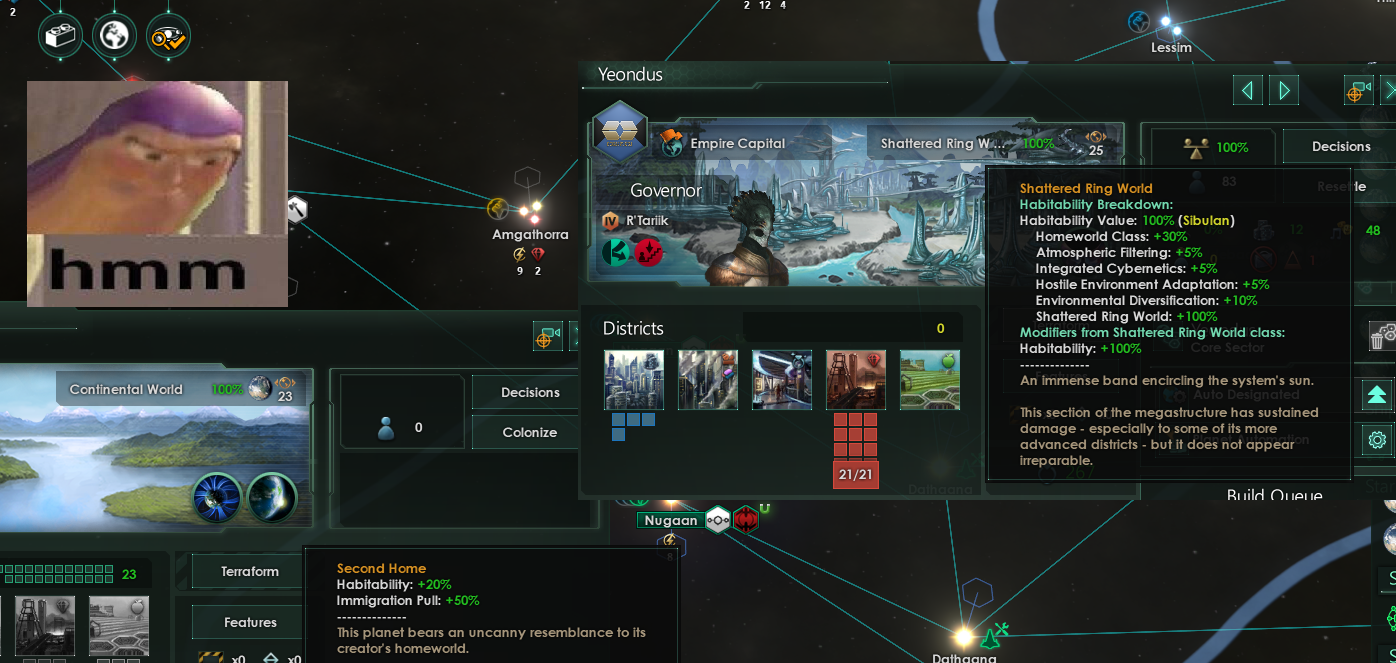Click the Colonize button
The height and width of the screenshot is (663, 1396).
click(x=529, y=432)
